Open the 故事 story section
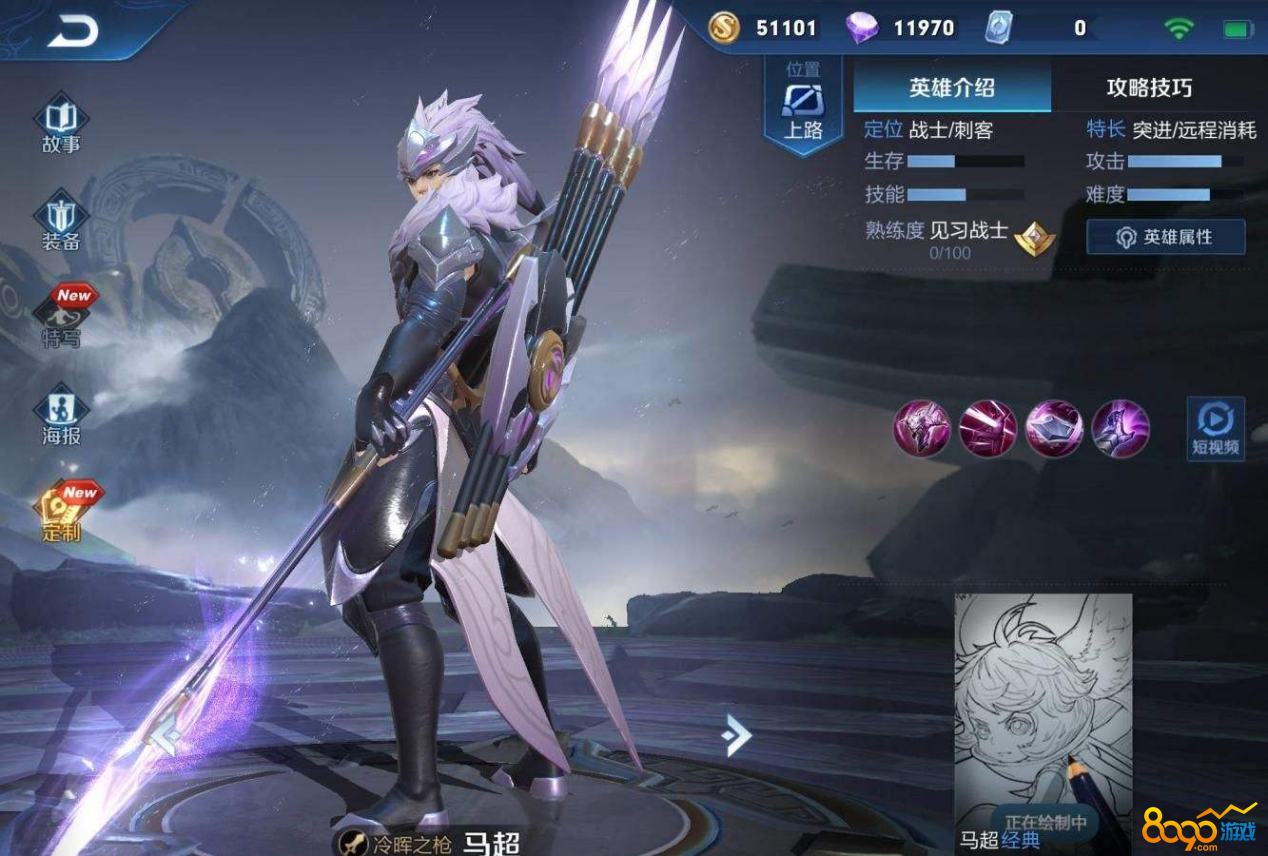Image resolution: width=1268 pixels, height=856 pixels. [x=61, y=124]
